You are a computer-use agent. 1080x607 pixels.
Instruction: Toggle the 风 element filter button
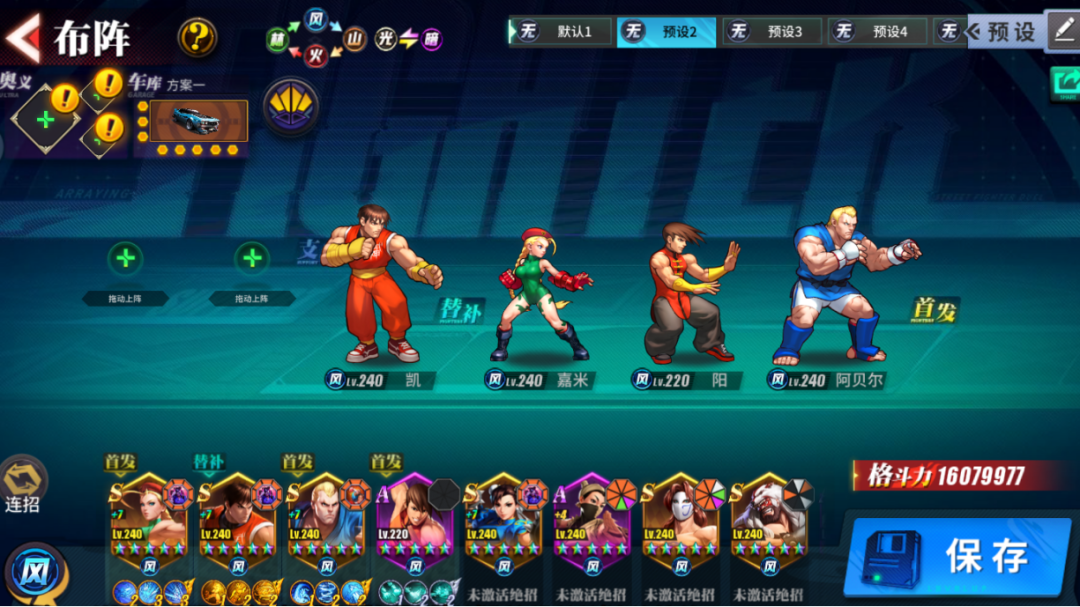coord(35,573)
